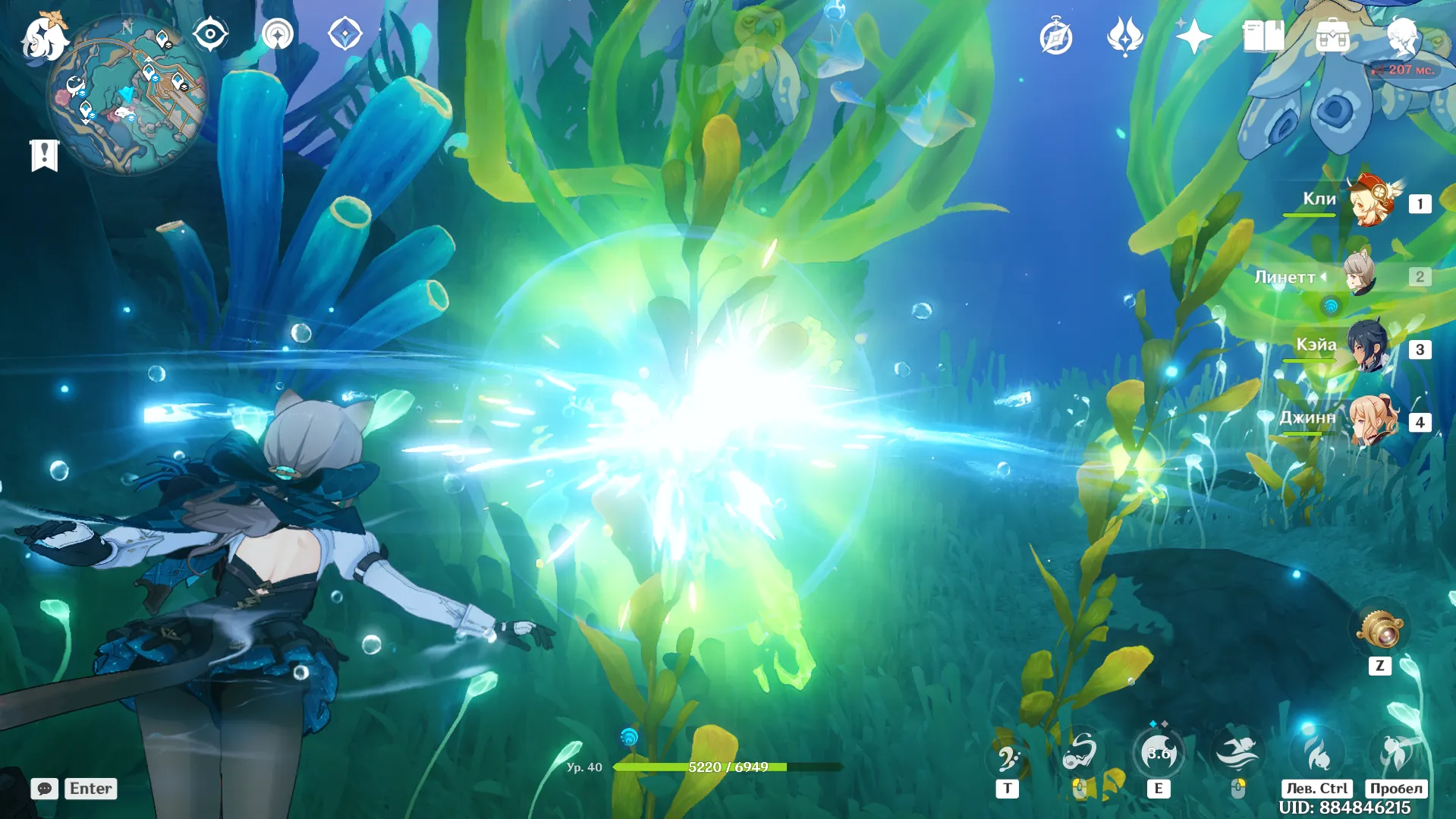The image size is (1456, 819).
Task: Activate the bass clef ability
Action: pos(1008,756)
